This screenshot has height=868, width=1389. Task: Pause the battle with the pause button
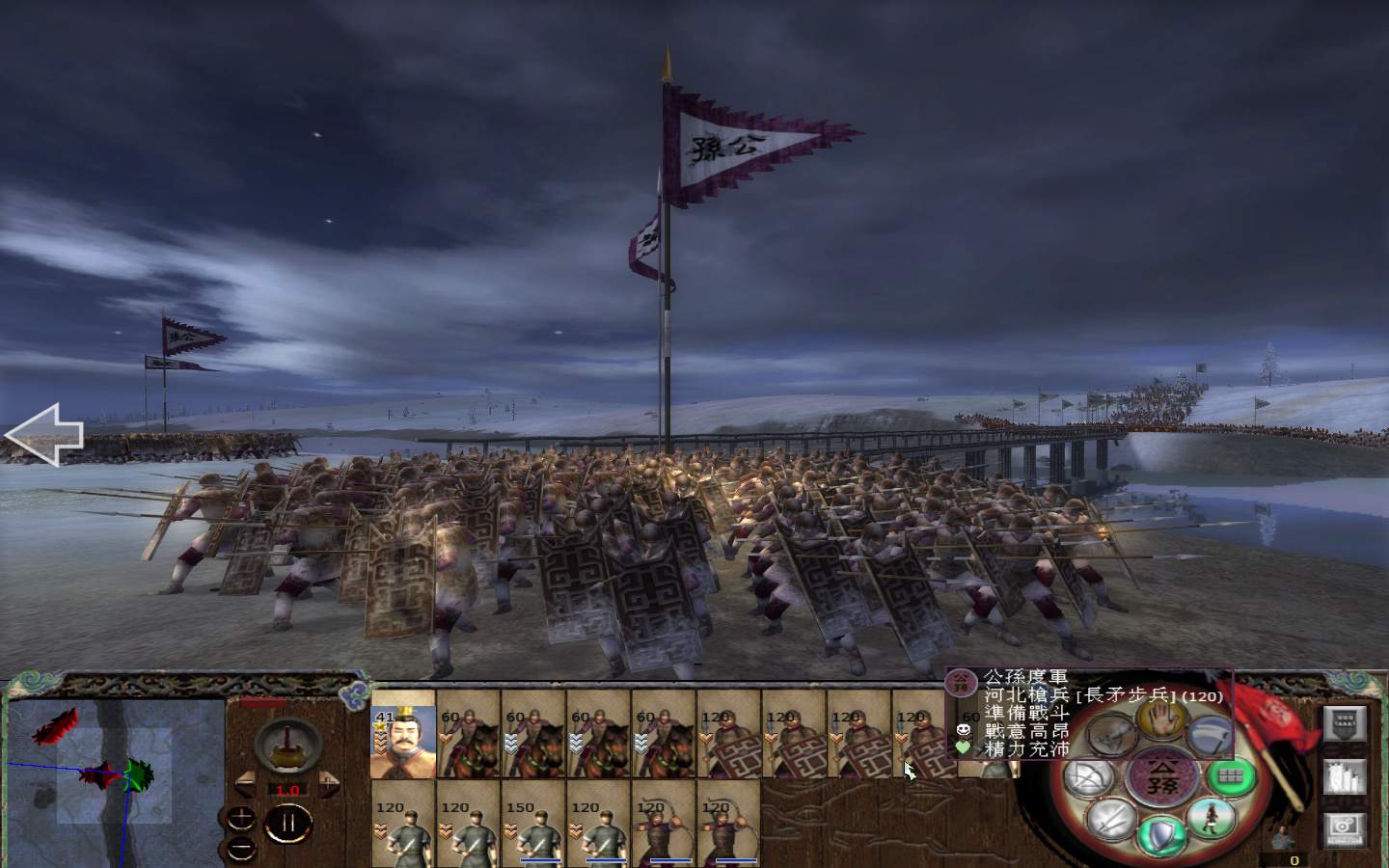click(288, 822)
